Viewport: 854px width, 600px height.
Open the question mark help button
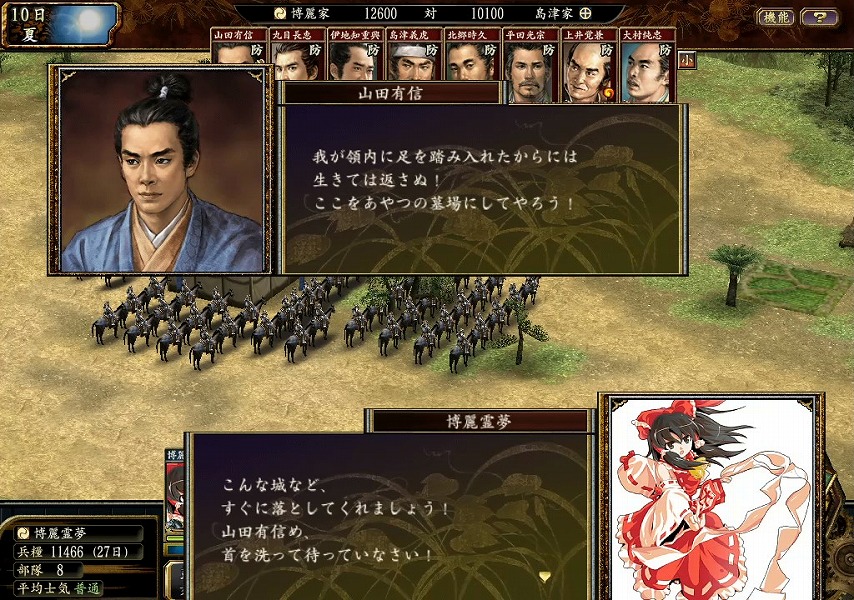819,17
